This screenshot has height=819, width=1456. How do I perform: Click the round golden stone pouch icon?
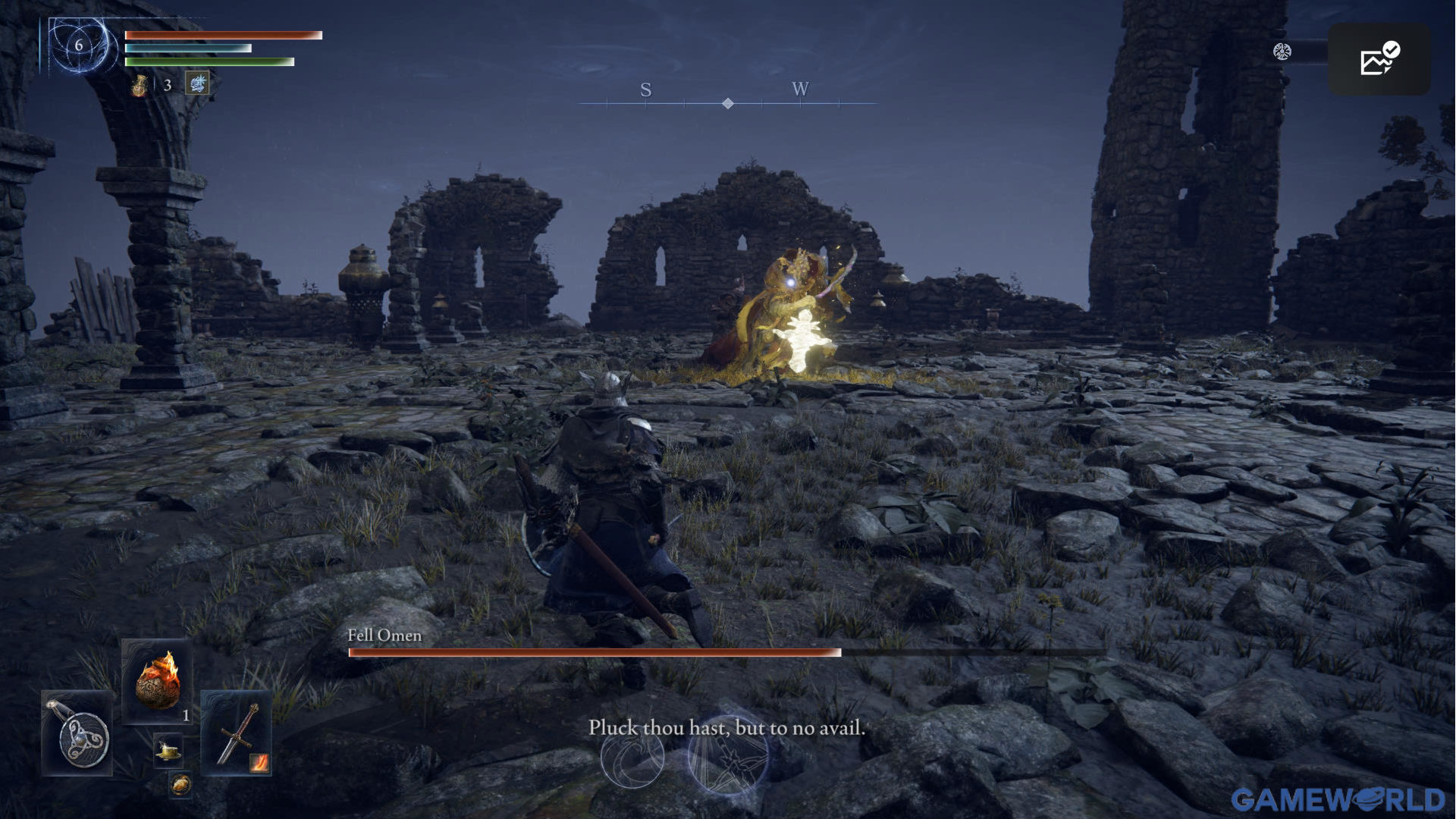[180, 785]
